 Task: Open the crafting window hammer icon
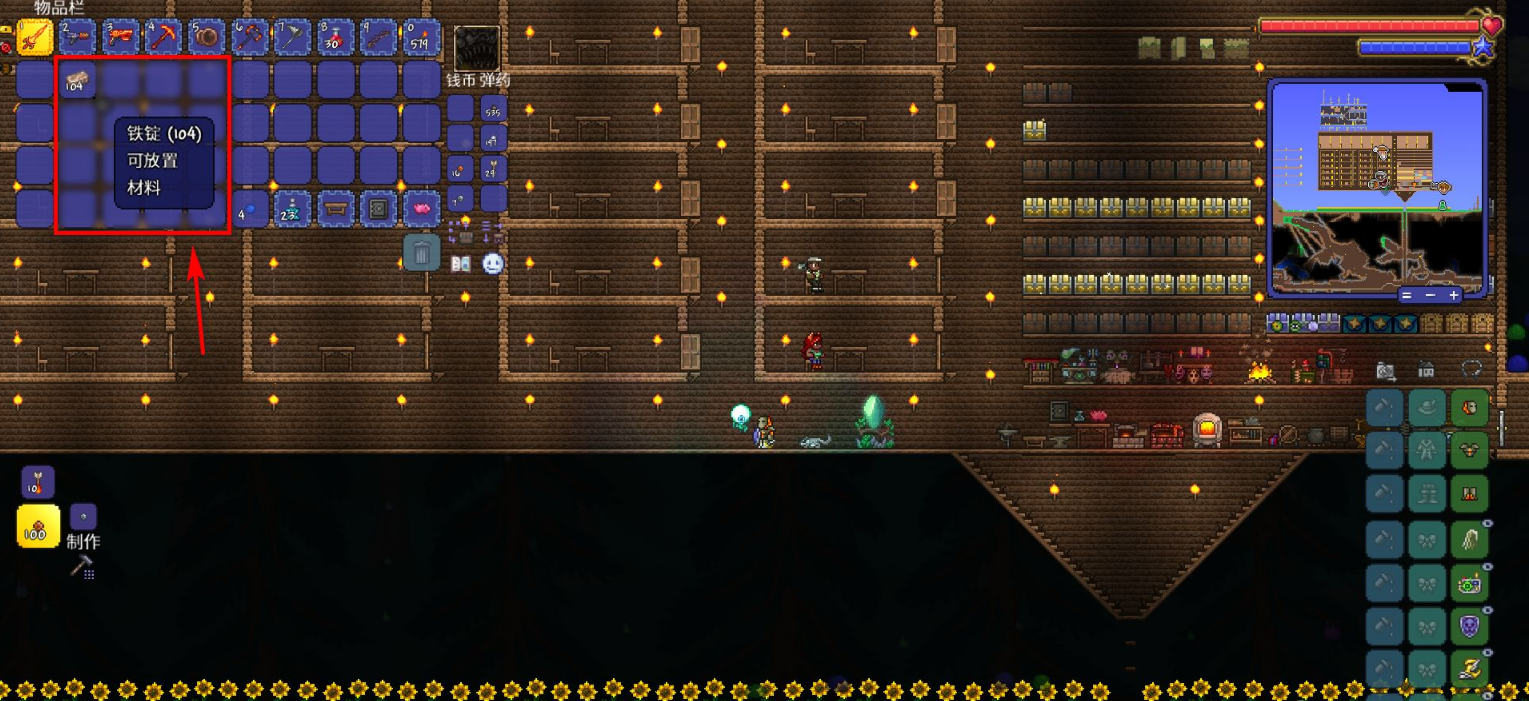pyautogui.click(x=81, y=567)
